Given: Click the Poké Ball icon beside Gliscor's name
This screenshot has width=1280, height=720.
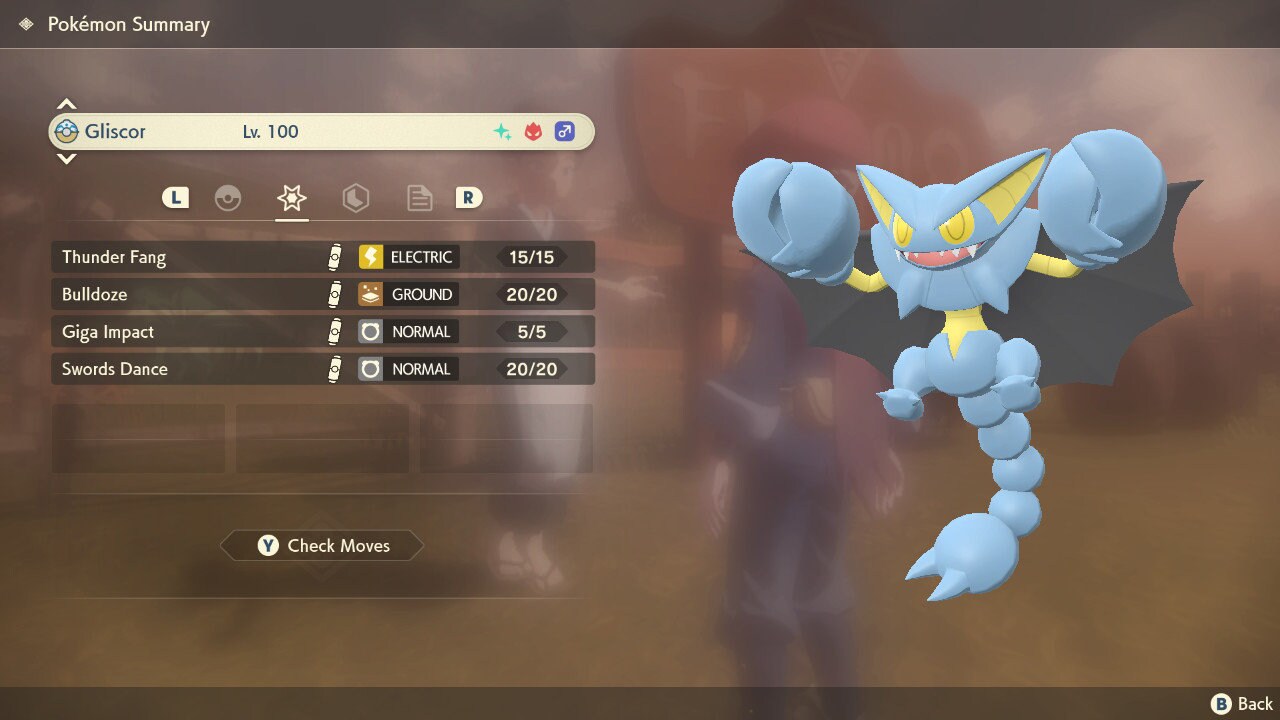Looking at the screenshot, I should (x=68, y=131).
